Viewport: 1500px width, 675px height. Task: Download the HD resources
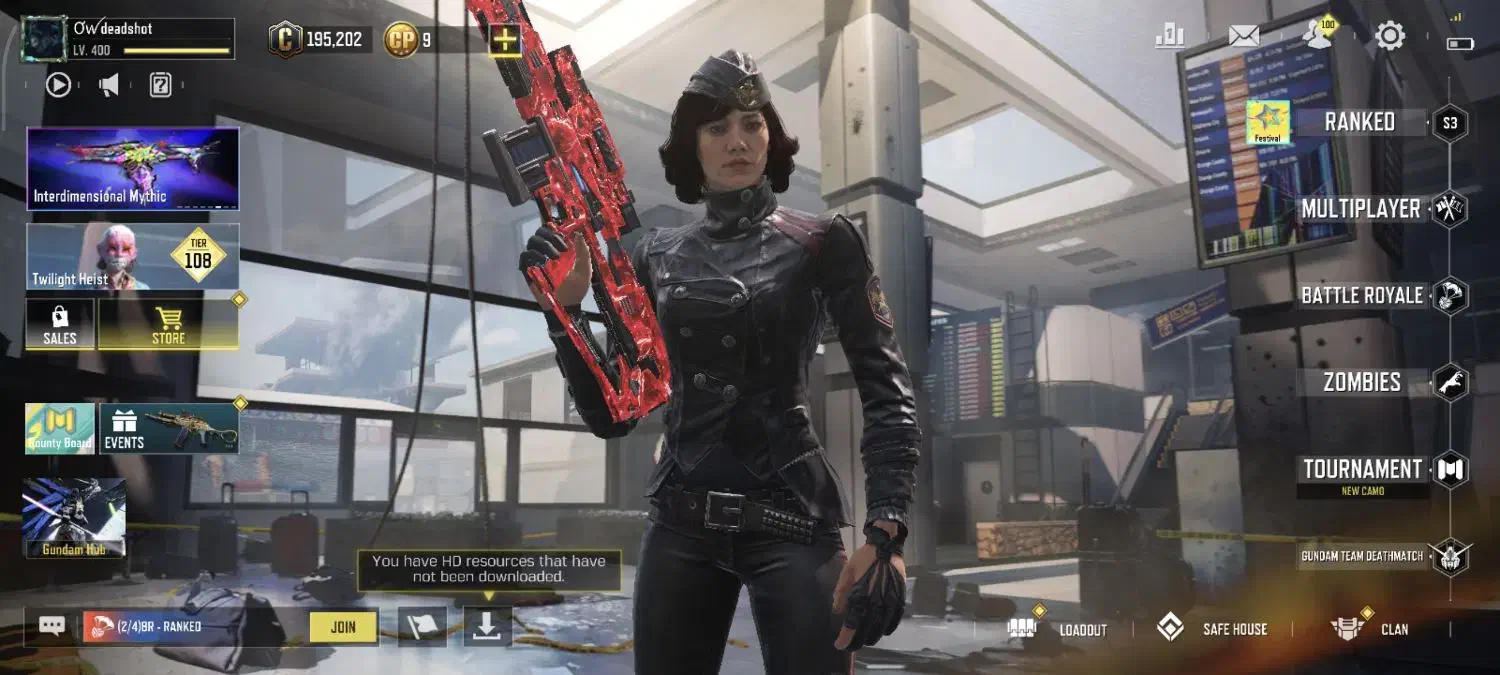[x=487, y=626]
